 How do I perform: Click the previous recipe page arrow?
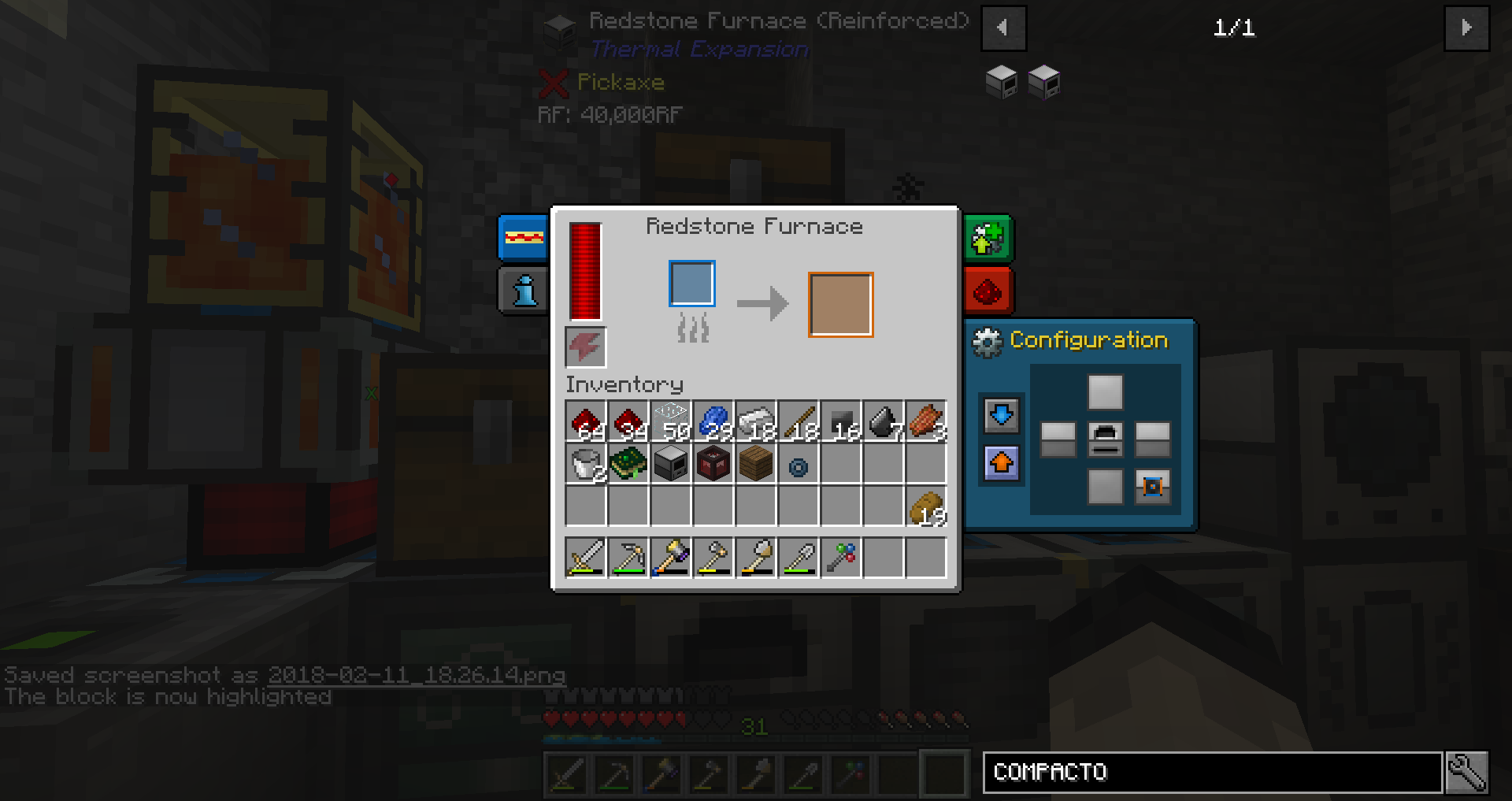click(x=1003, y=28)
